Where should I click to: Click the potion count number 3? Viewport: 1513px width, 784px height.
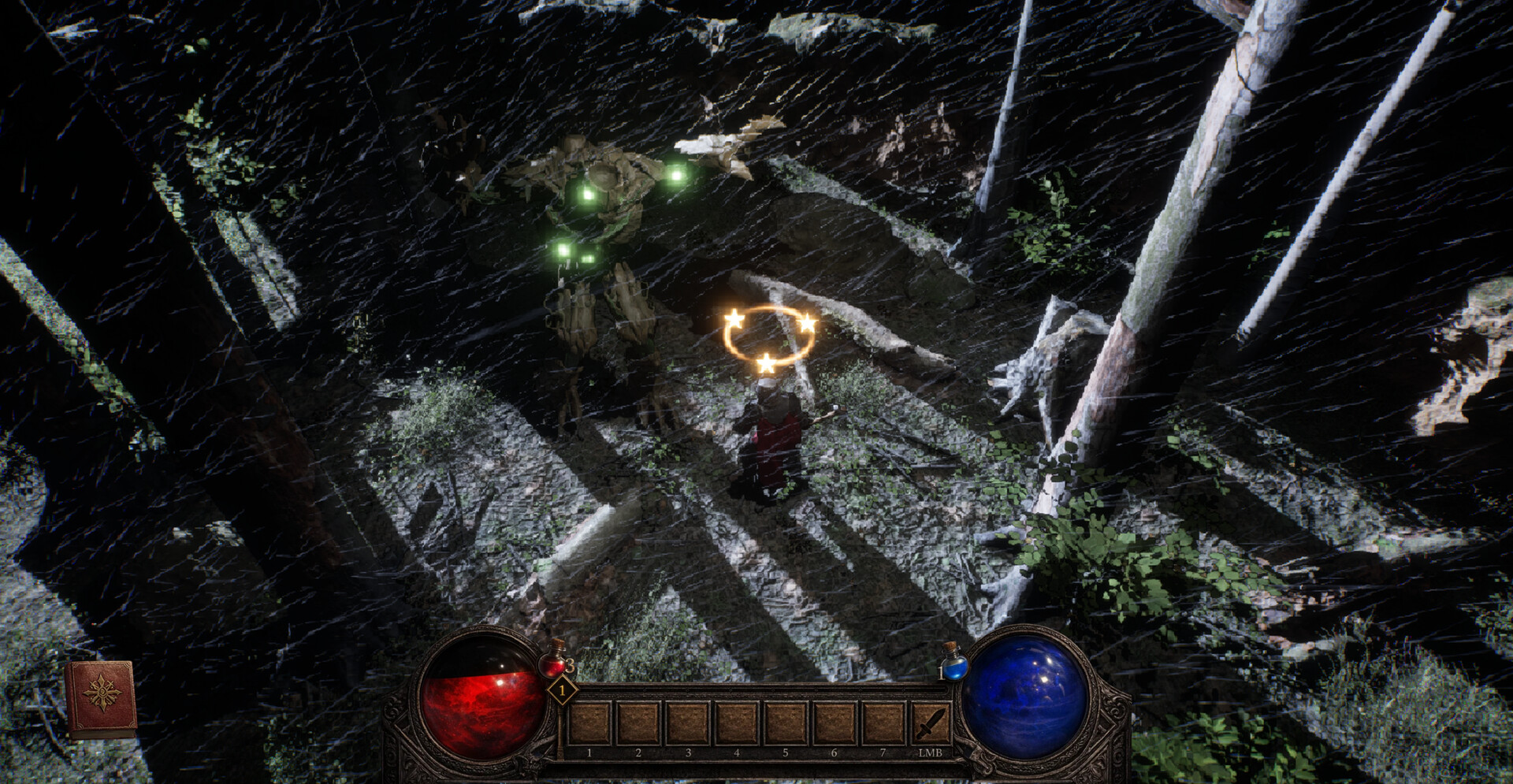coord(571,663)
